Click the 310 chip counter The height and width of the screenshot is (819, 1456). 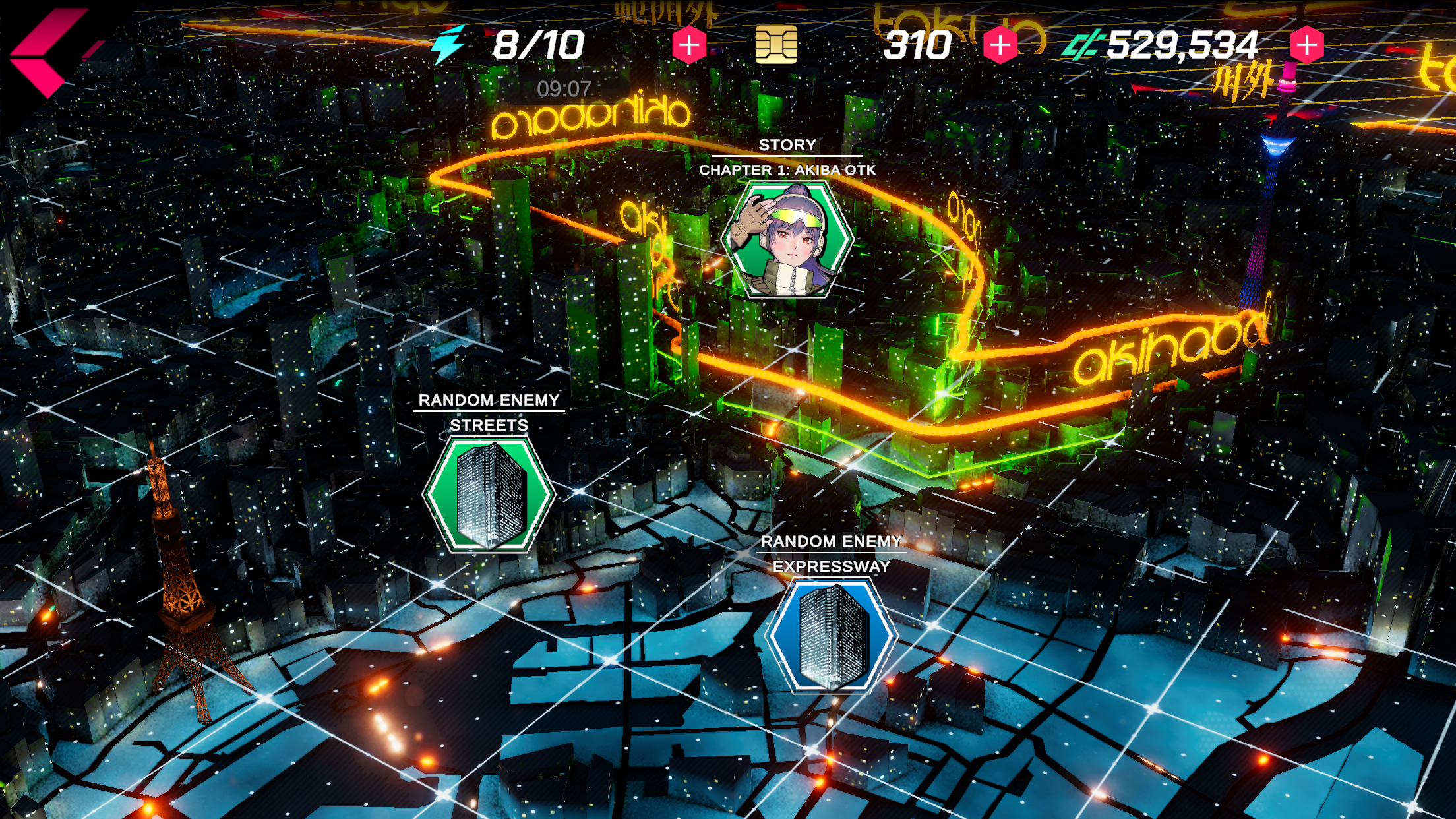point(921,44)
